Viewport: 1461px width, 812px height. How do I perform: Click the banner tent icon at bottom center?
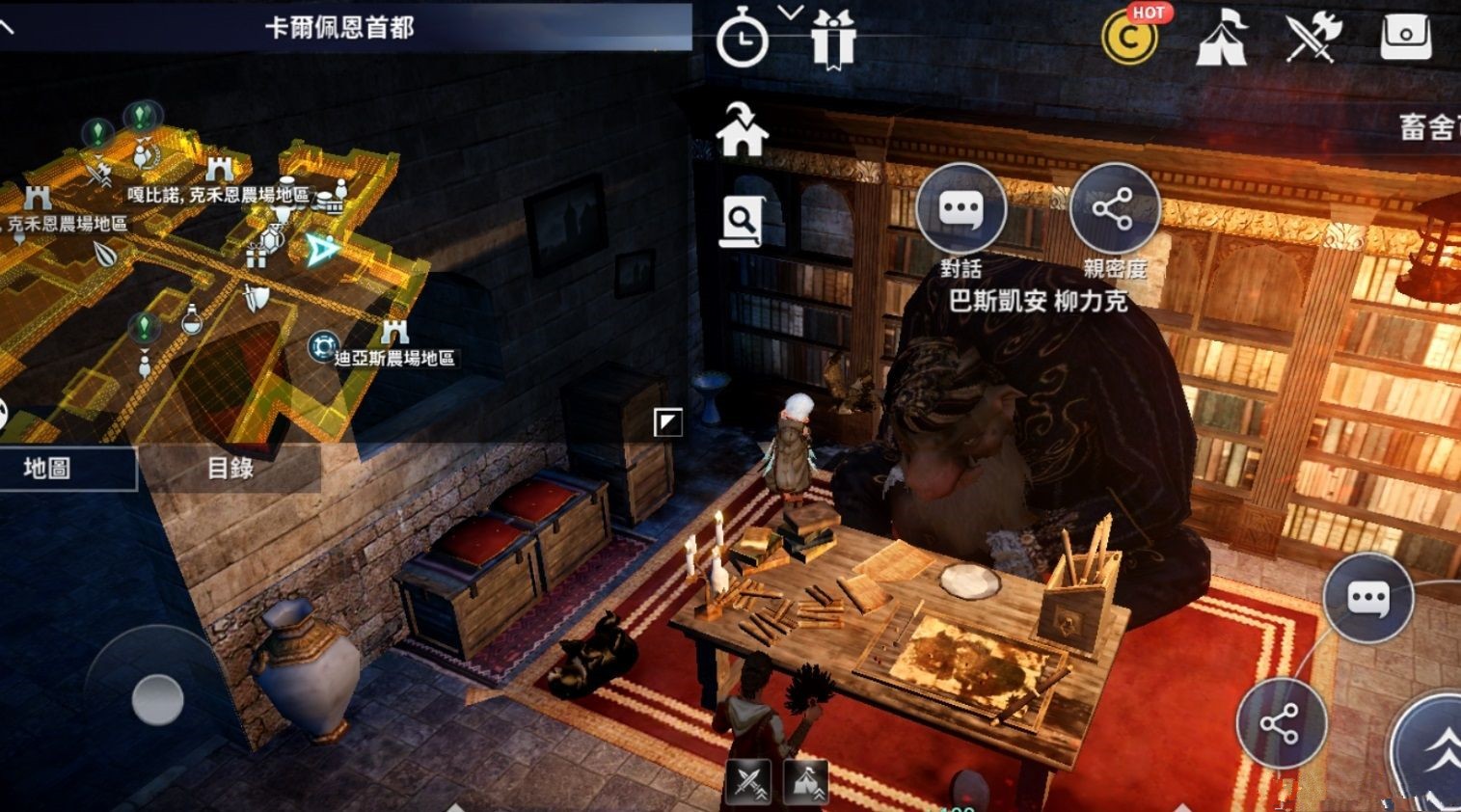tap(808, 783)
